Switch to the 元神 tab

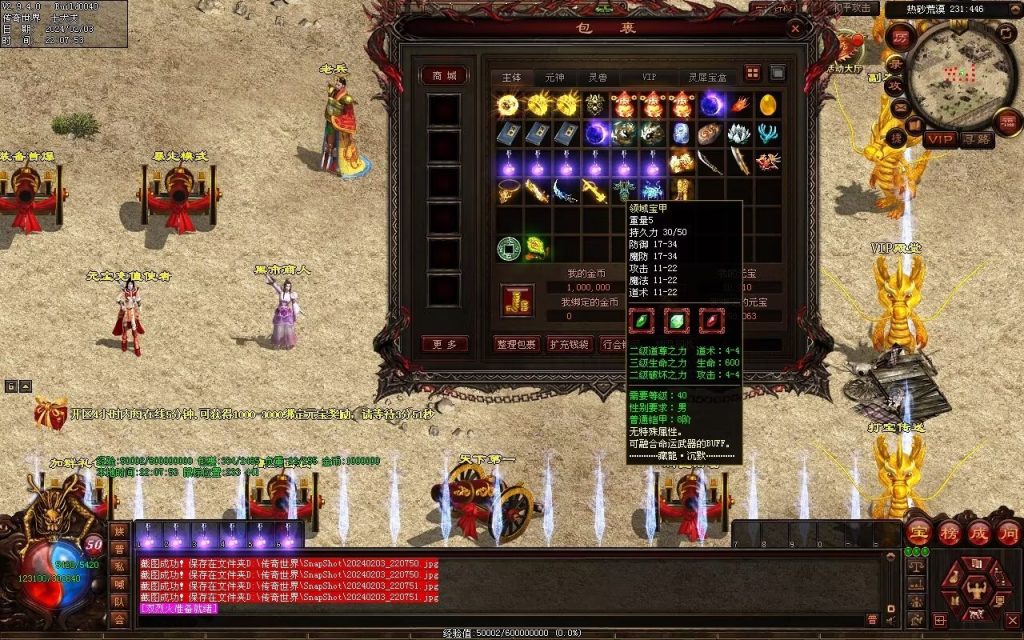[x=555, y=77]
